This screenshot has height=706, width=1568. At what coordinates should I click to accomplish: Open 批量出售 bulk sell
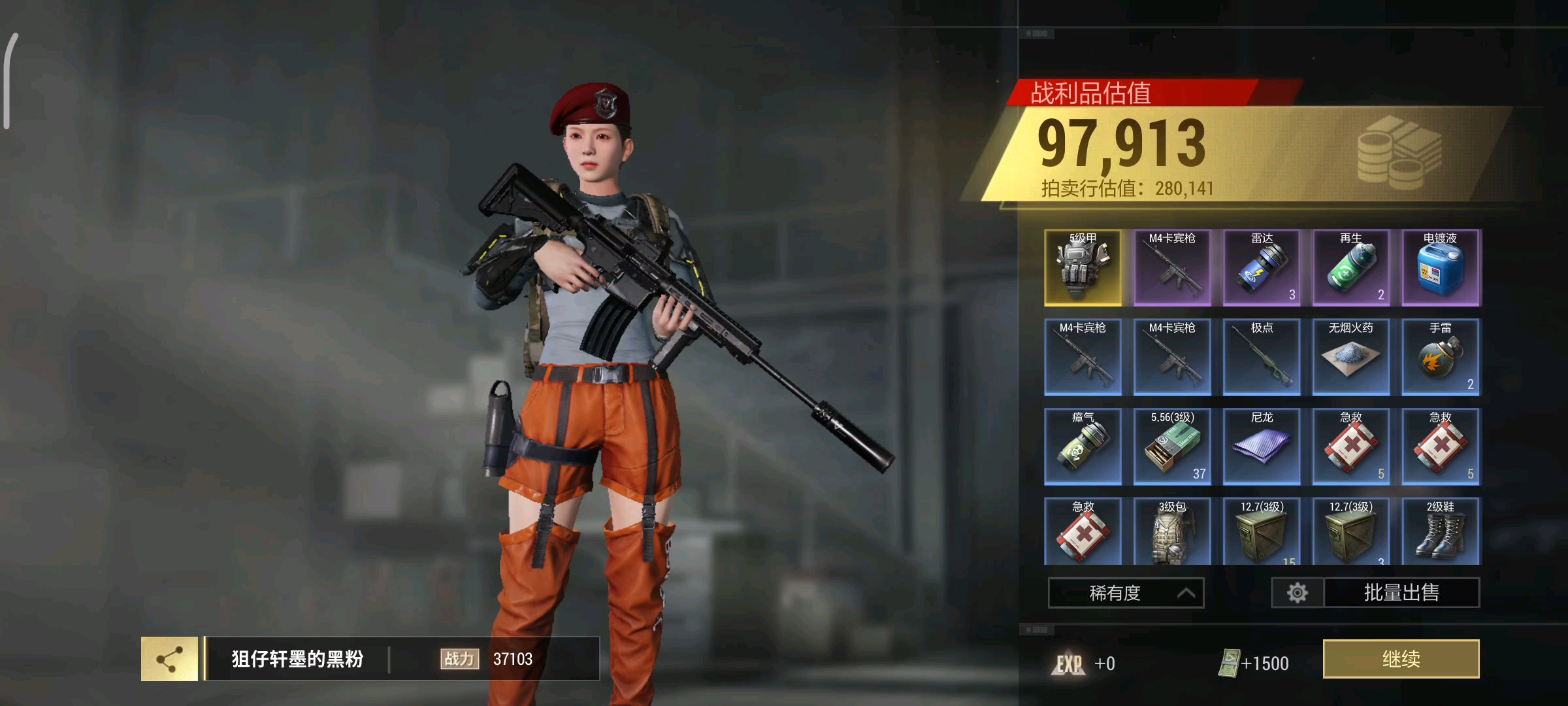(x=1401, y=593)
